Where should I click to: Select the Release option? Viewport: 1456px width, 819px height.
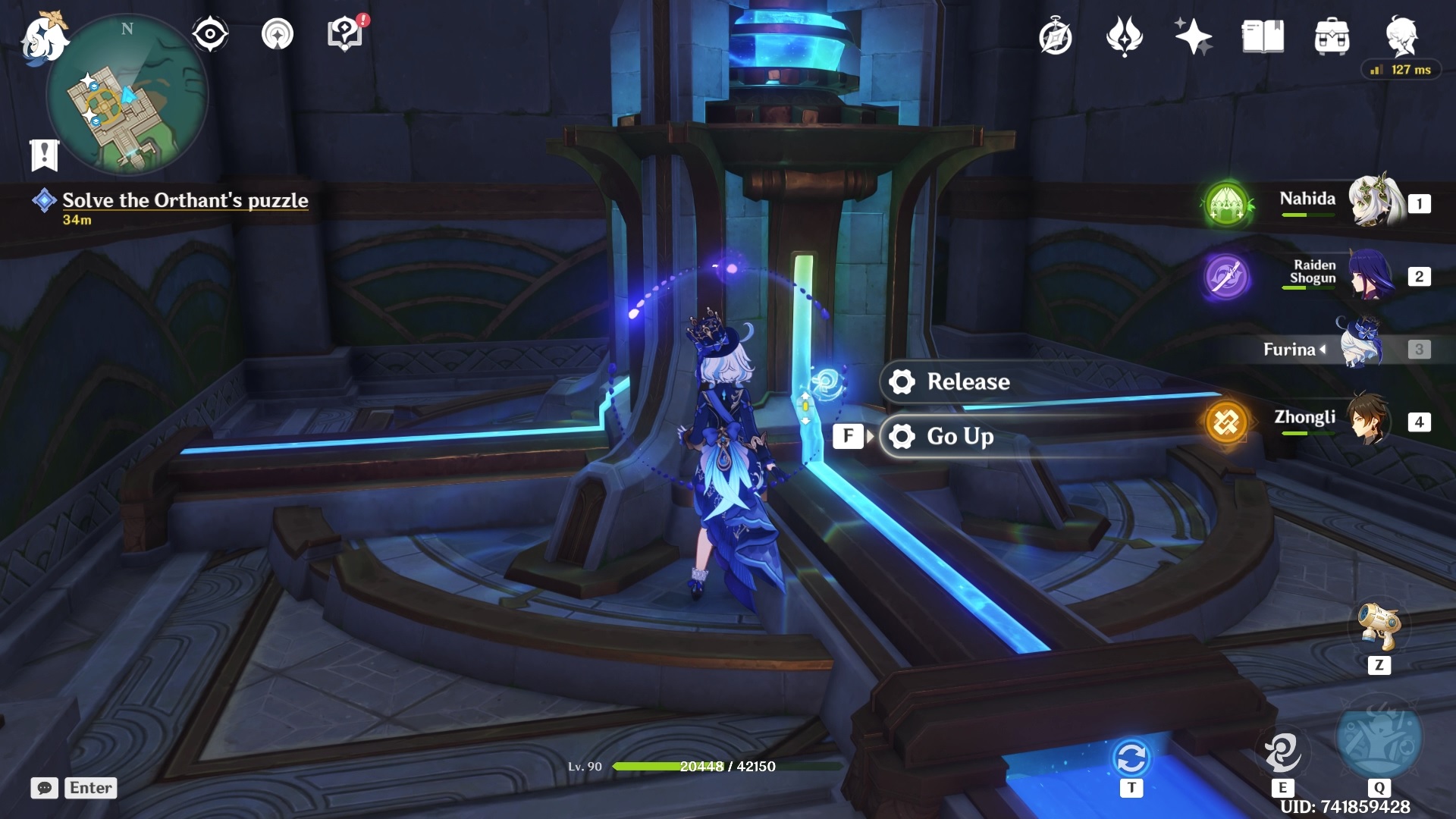pyautogui.click(x=968, y=381)
